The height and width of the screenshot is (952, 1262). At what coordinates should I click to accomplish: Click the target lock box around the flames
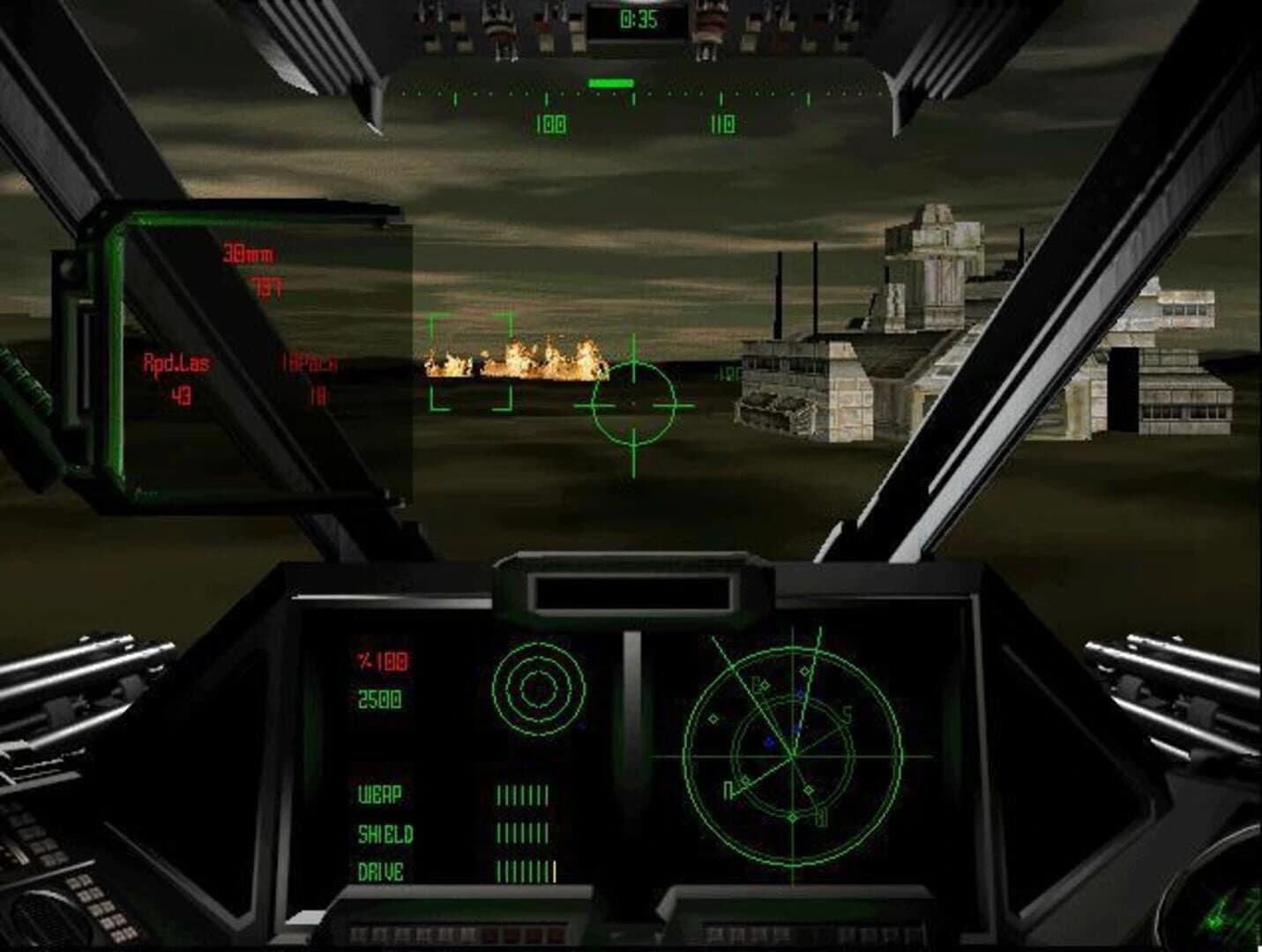(472, 361)
